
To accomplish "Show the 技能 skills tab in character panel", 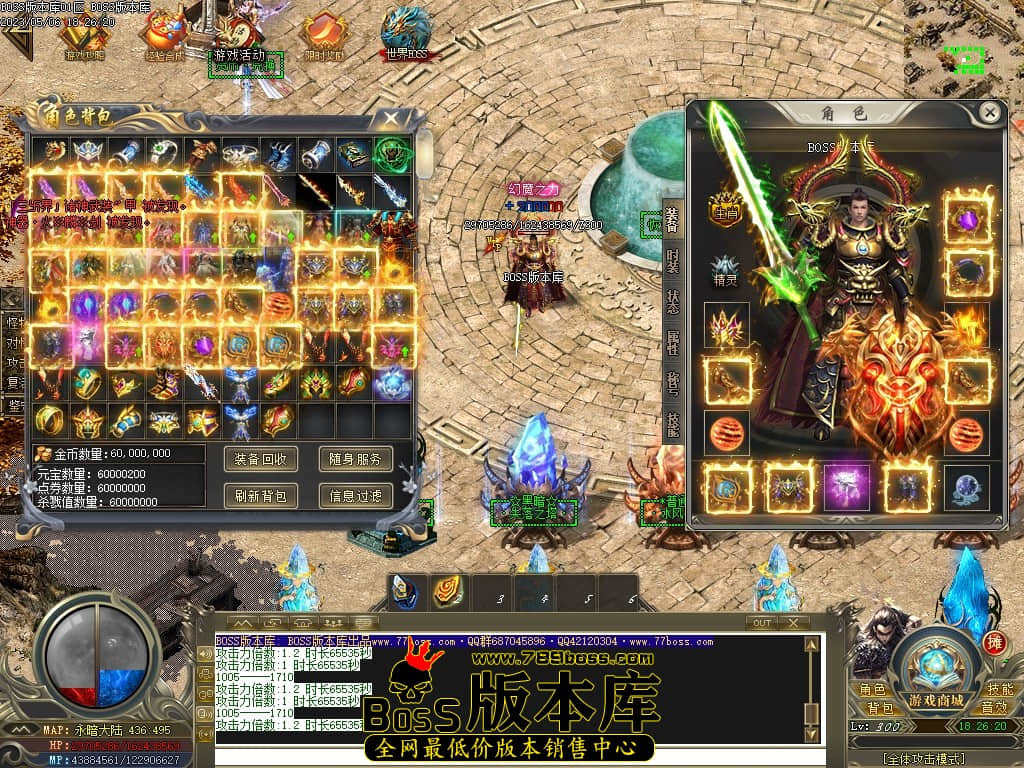I will click(x=673, y=427).
